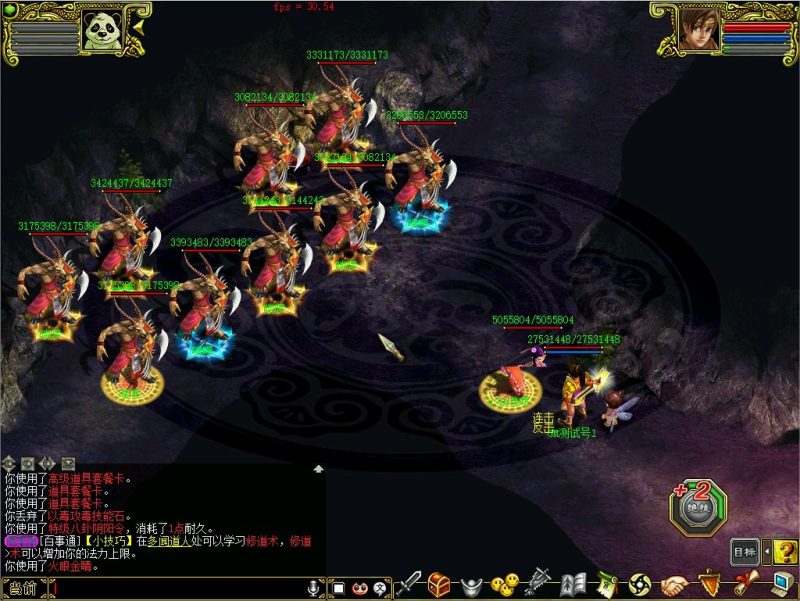Switch the 当前 chat channel selector

[x=22, y=588]
